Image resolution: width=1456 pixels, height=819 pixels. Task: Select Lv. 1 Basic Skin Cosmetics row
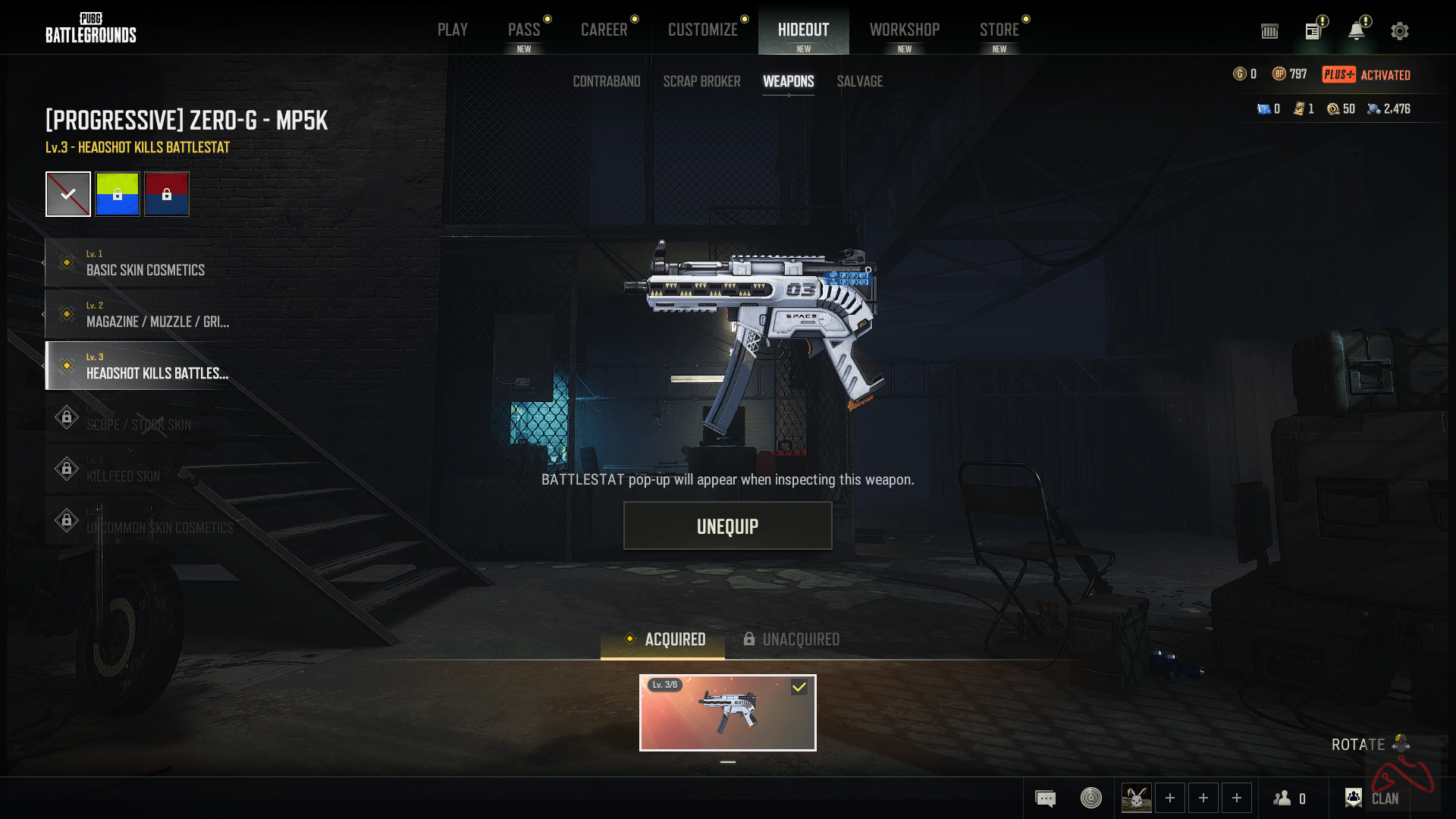coord(144,262)
